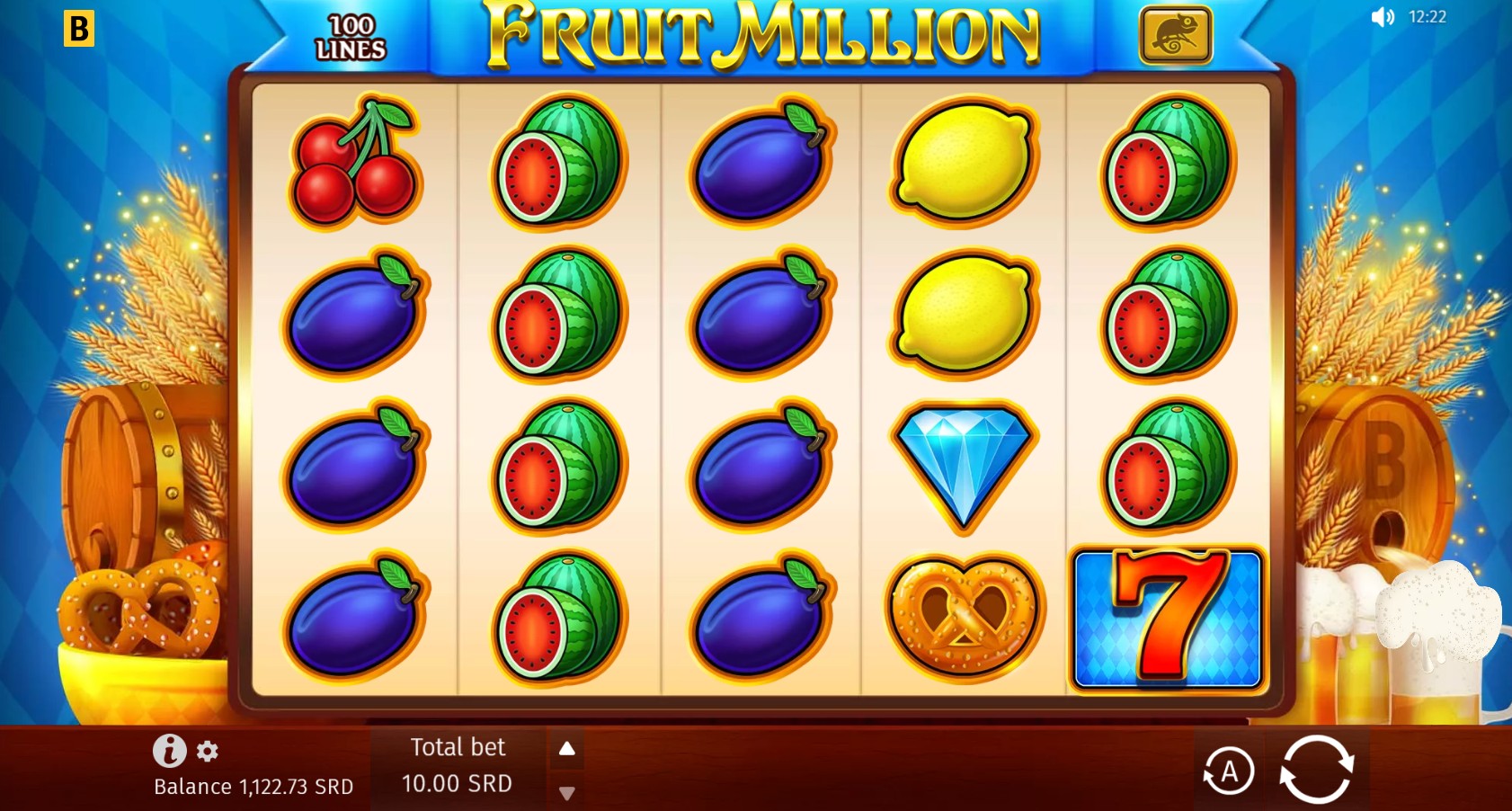Open autoplay options via the A icon
1512x811 pixels.
[x=1231, y=770]
